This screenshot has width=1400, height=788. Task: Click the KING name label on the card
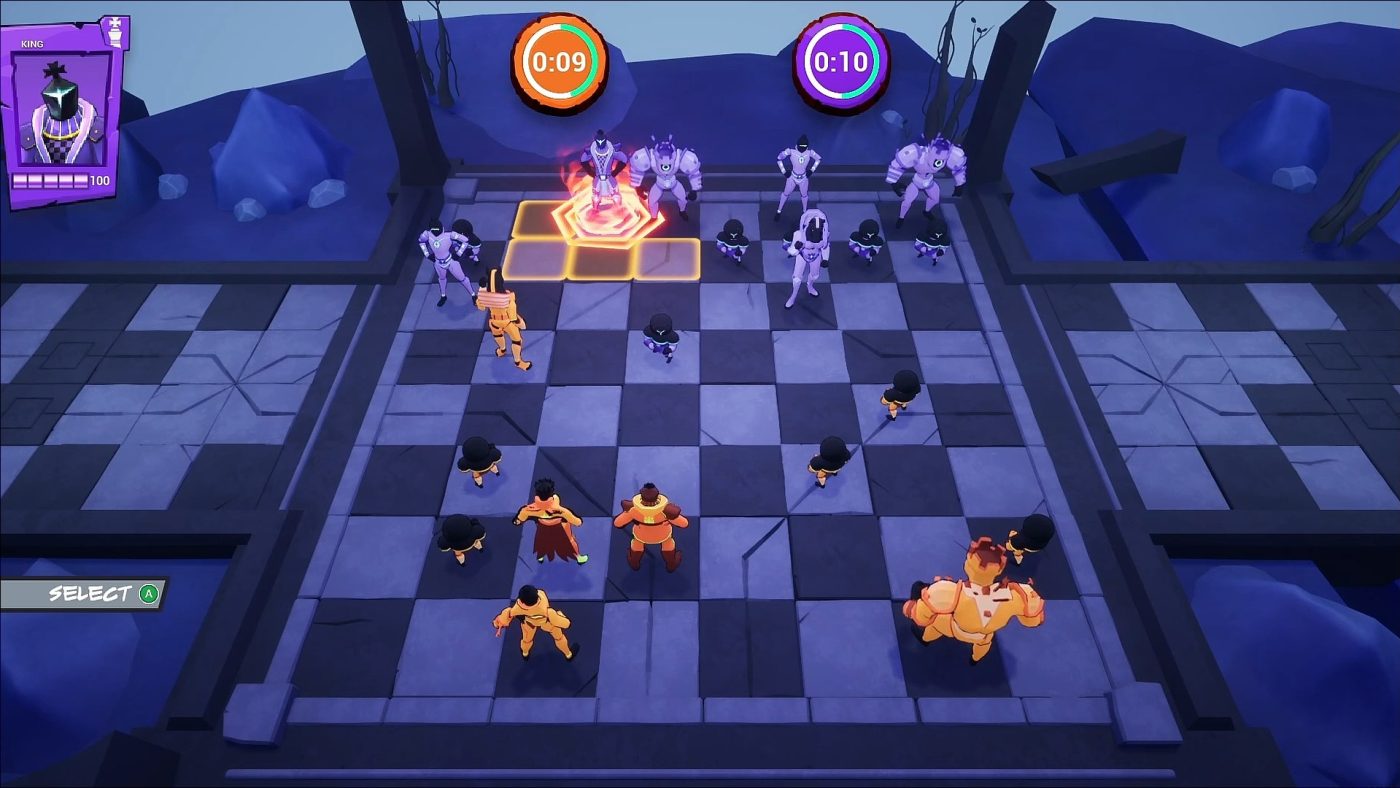[31, 44]
